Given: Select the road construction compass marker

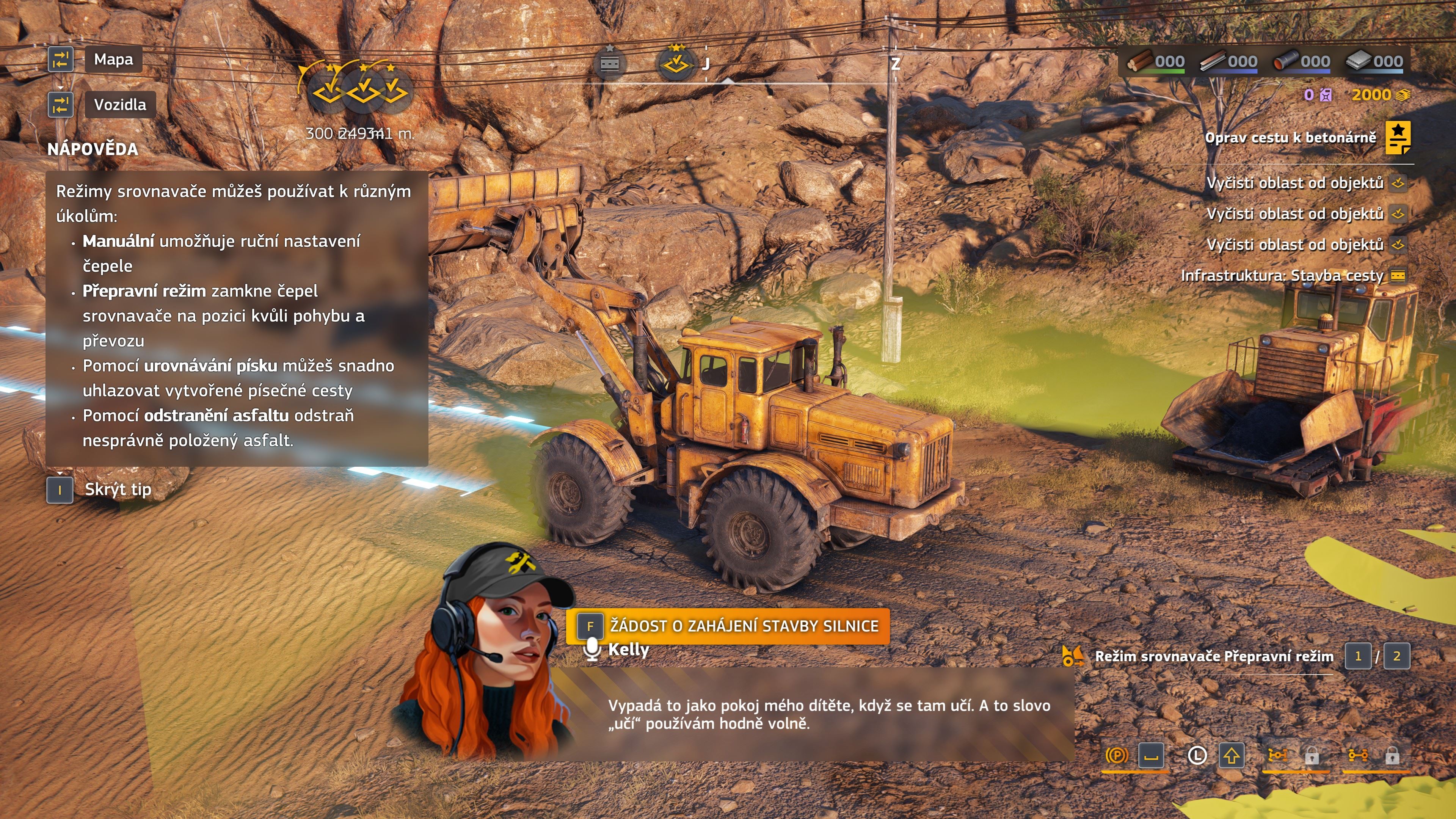Looking at the screenshot, I should 609,63.
